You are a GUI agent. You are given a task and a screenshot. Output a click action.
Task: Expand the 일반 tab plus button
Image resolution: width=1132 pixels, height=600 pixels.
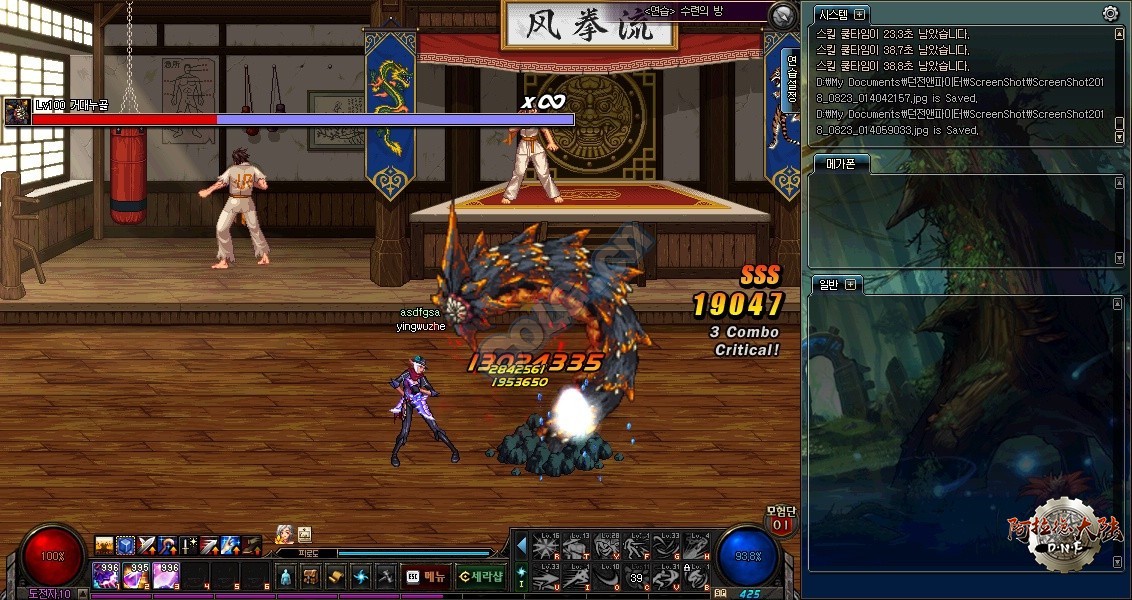pyautogui.click(x=851, y=284)
